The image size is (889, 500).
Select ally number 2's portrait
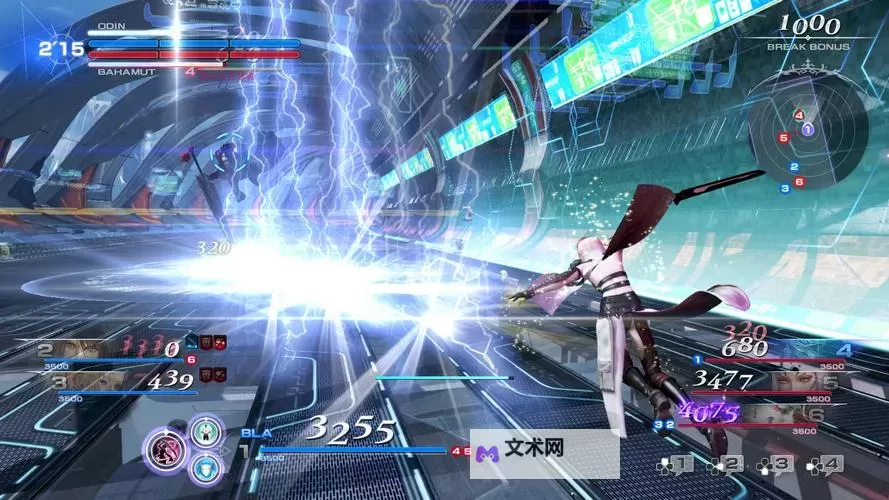pos(82,349)
